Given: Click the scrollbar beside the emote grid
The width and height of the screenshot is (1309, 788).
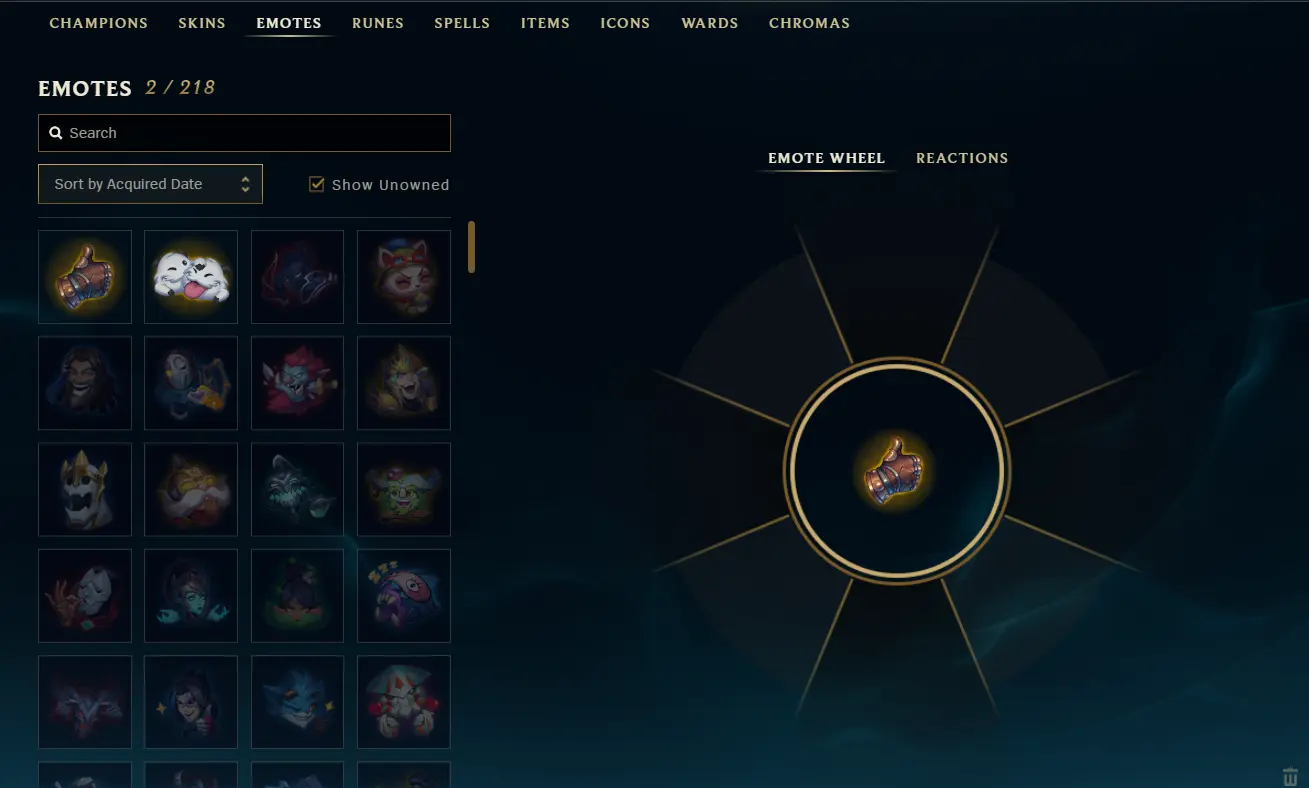Looking at the screenshot, I should (470, 247).
